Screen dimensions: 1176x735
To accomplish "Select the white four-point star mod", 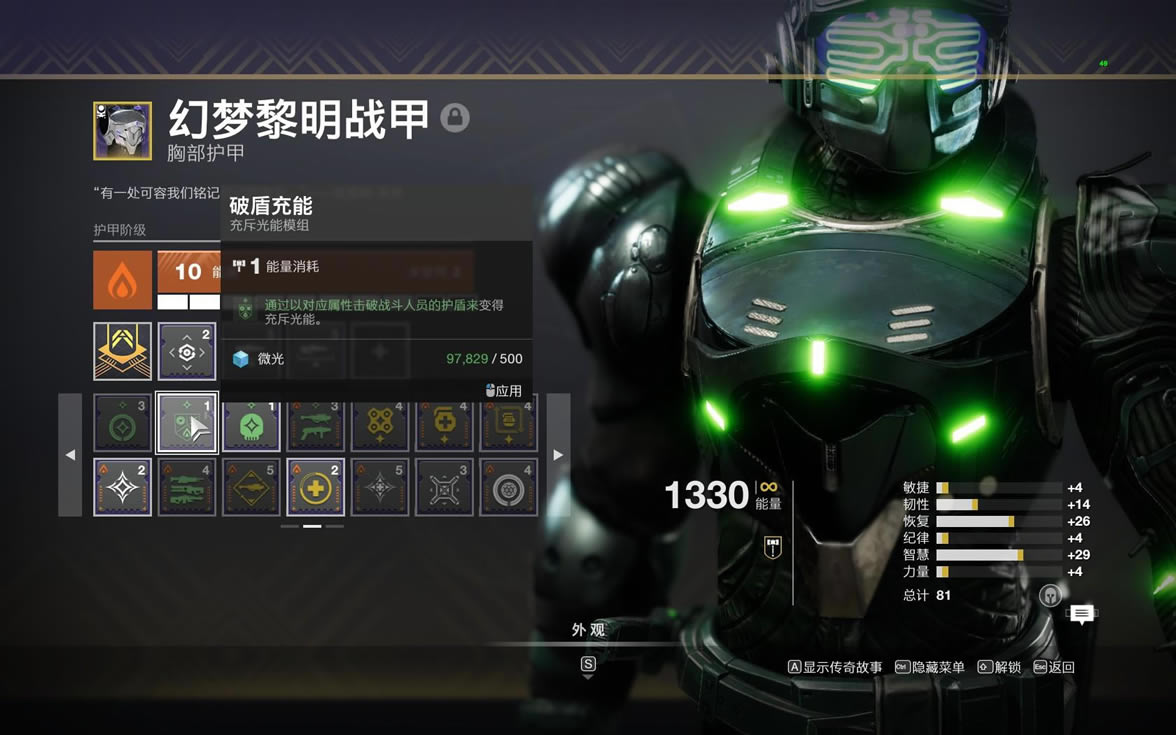I will click(x=123, y=487).
